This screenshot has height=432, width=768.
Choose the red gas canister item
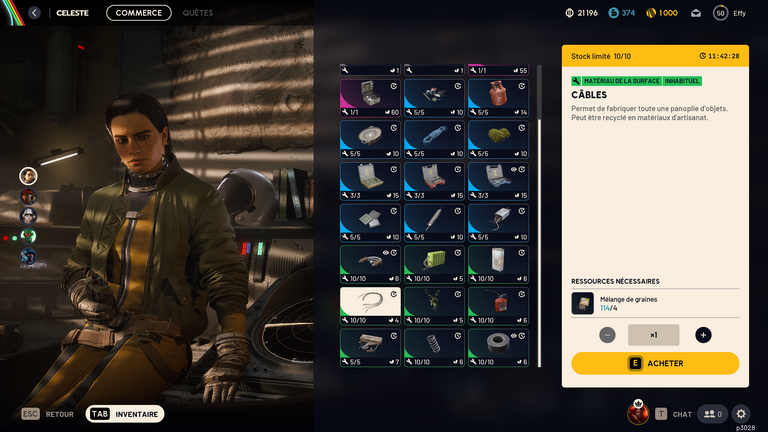pyautogui.click(x=498, y=97)
